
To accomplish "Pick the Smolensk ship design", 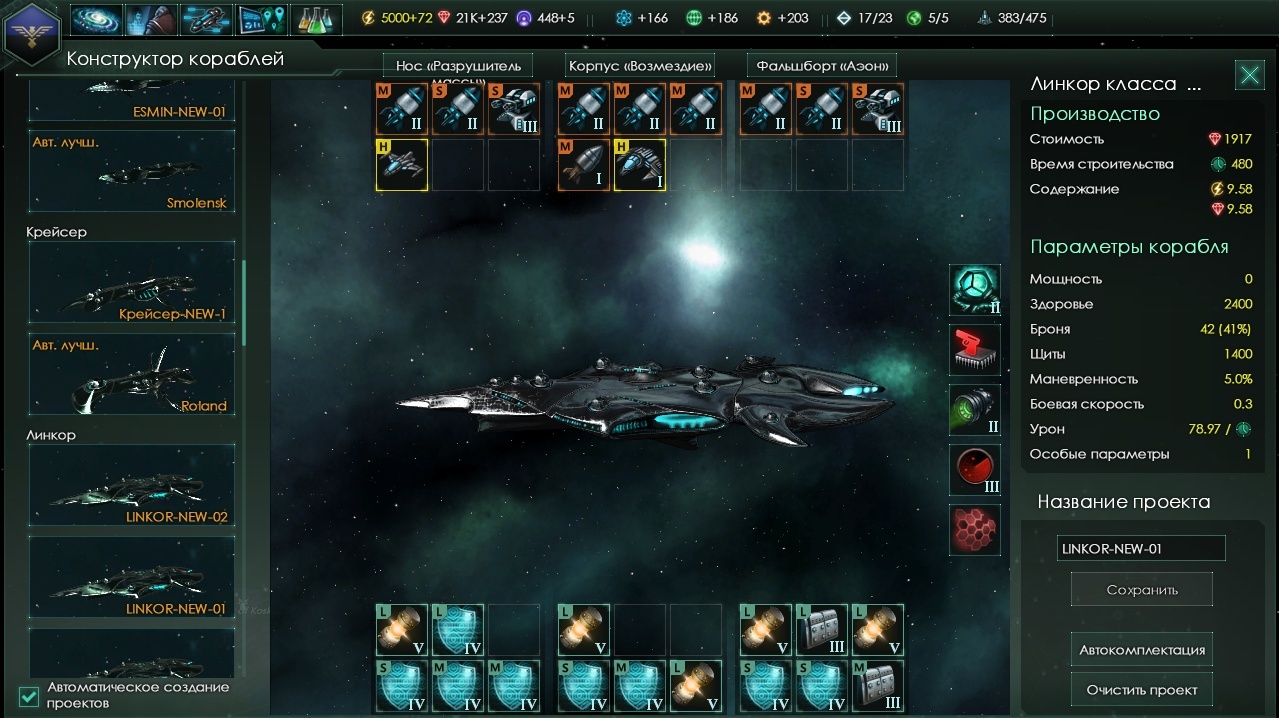I will (131, 171).
